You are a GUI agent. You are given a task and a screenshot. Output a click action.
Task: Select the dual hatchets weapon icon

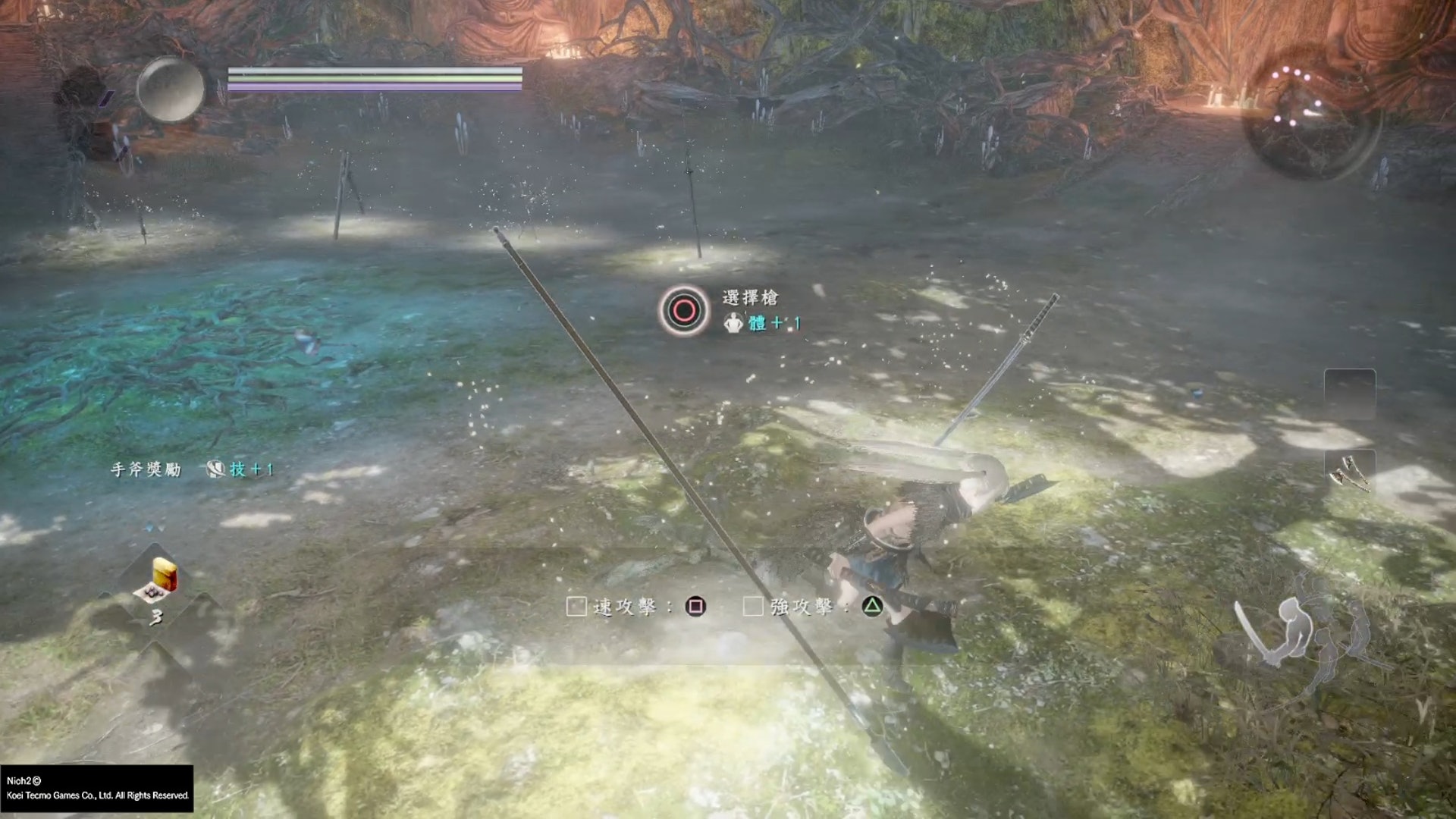[x=1350, y=473]
